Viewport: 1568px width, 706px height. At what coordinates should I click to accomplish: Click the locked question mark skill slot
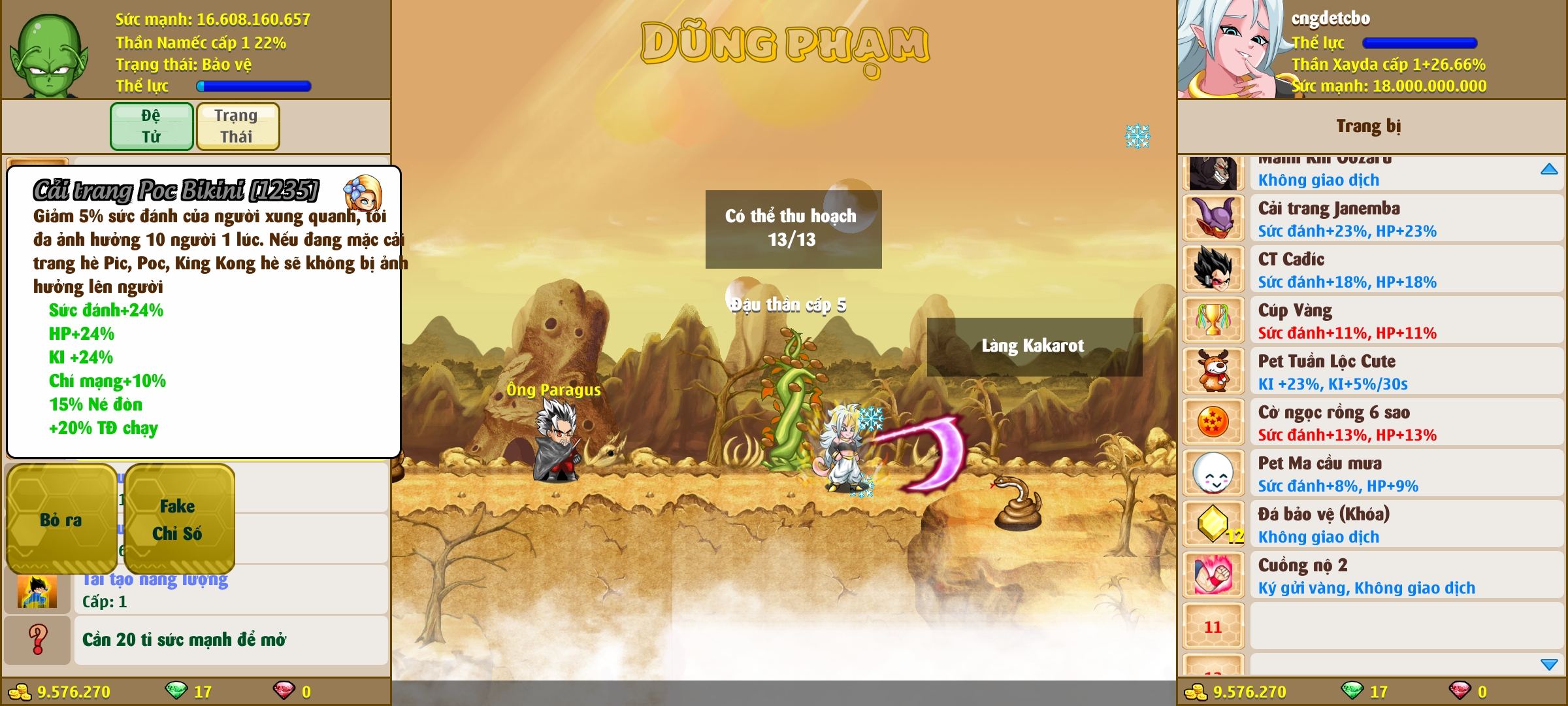click(37, 639)
